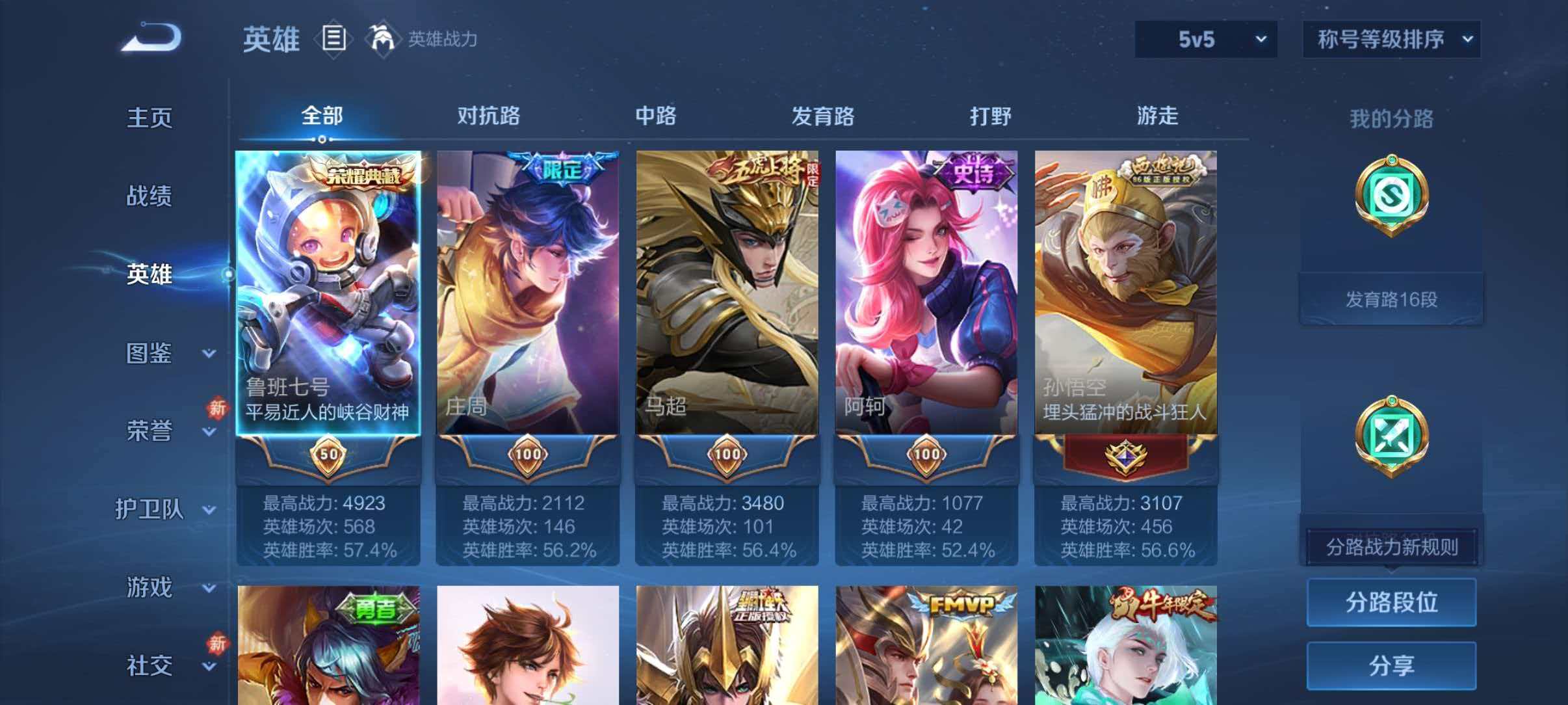
Task: Click the 分享 button at bottom right
Action: 1391,665
